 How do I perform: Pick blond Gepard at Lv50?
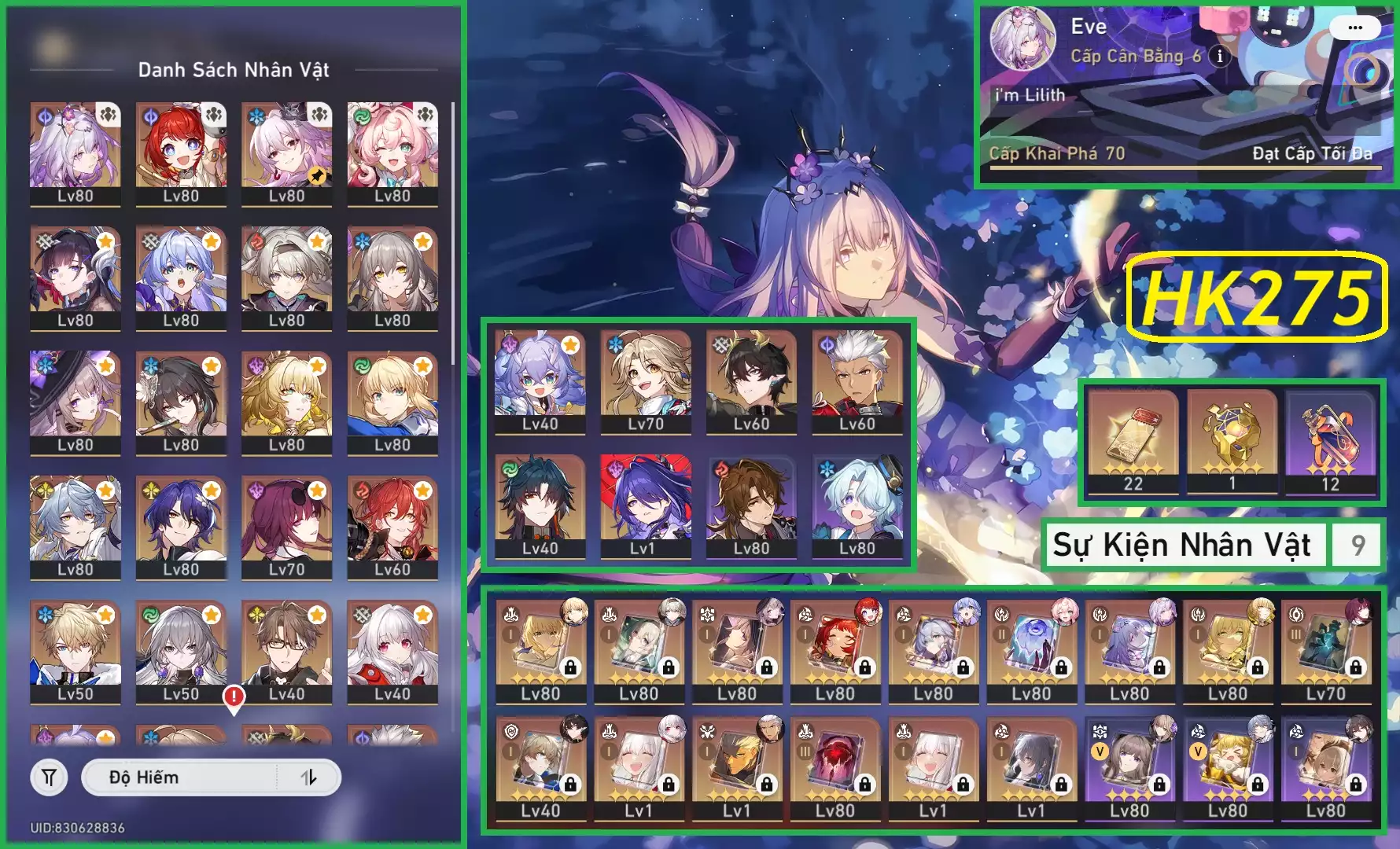76,649
